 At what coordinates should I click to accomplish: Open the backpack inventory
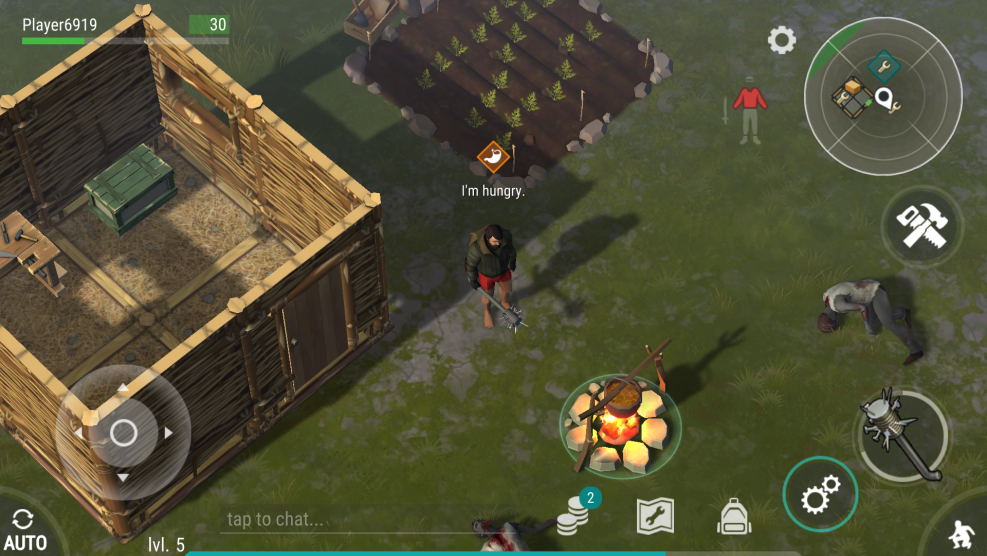click(x=734, y=516)
